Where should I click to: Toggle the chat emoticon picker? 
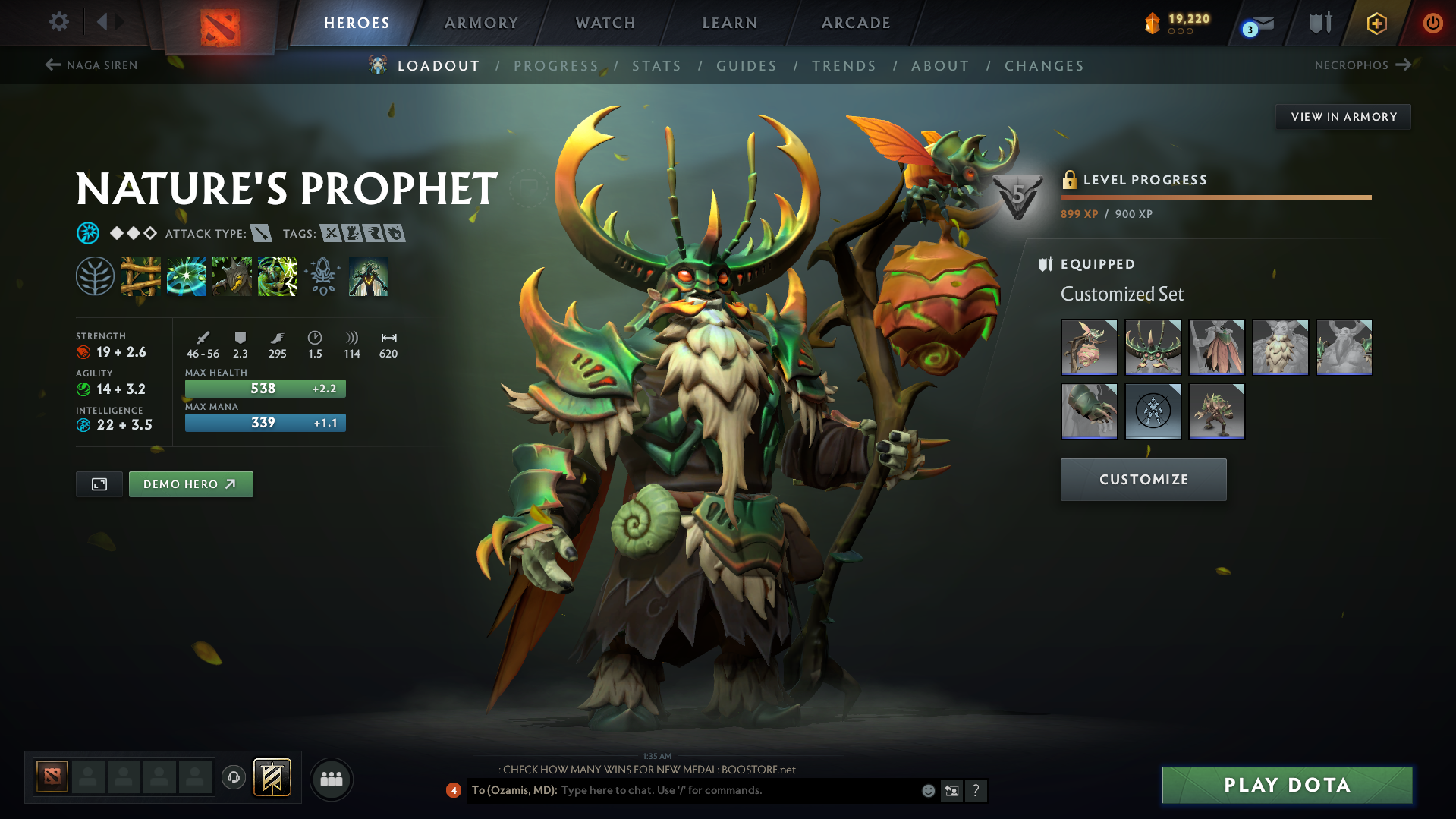[927, 790]
